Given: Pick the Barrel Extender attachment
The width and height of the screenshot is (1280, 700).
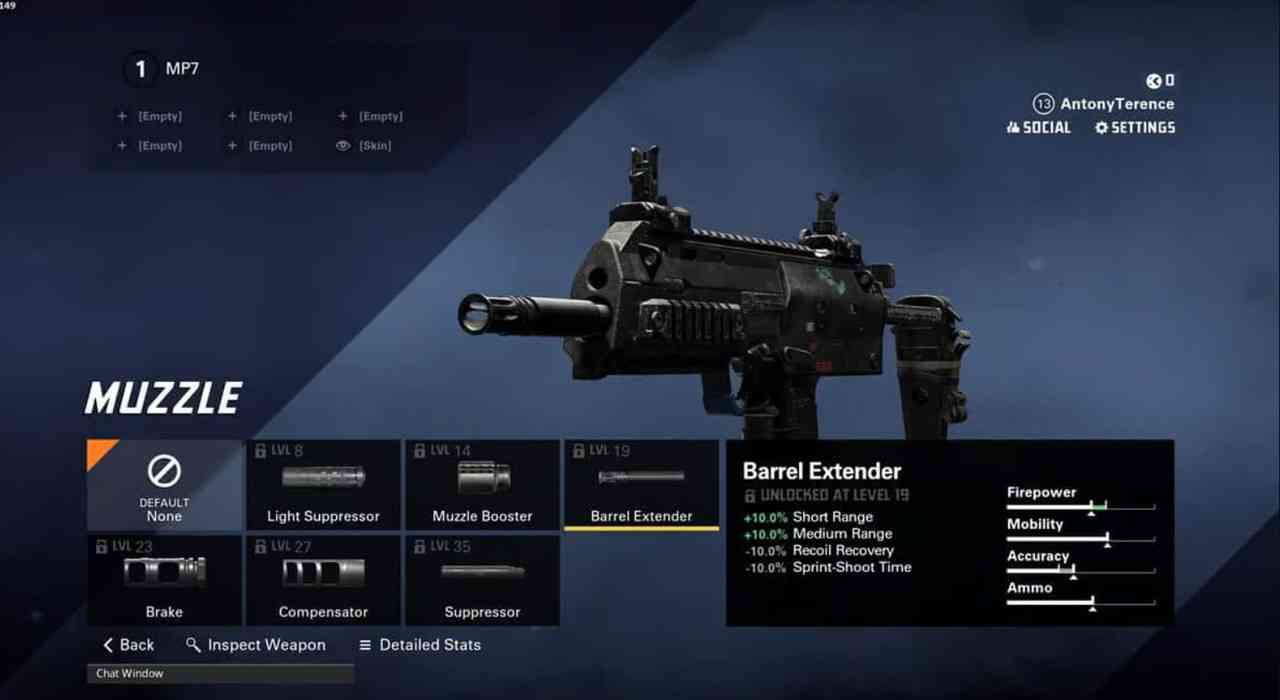Looking at the screenshot, I should pos(641,485).
